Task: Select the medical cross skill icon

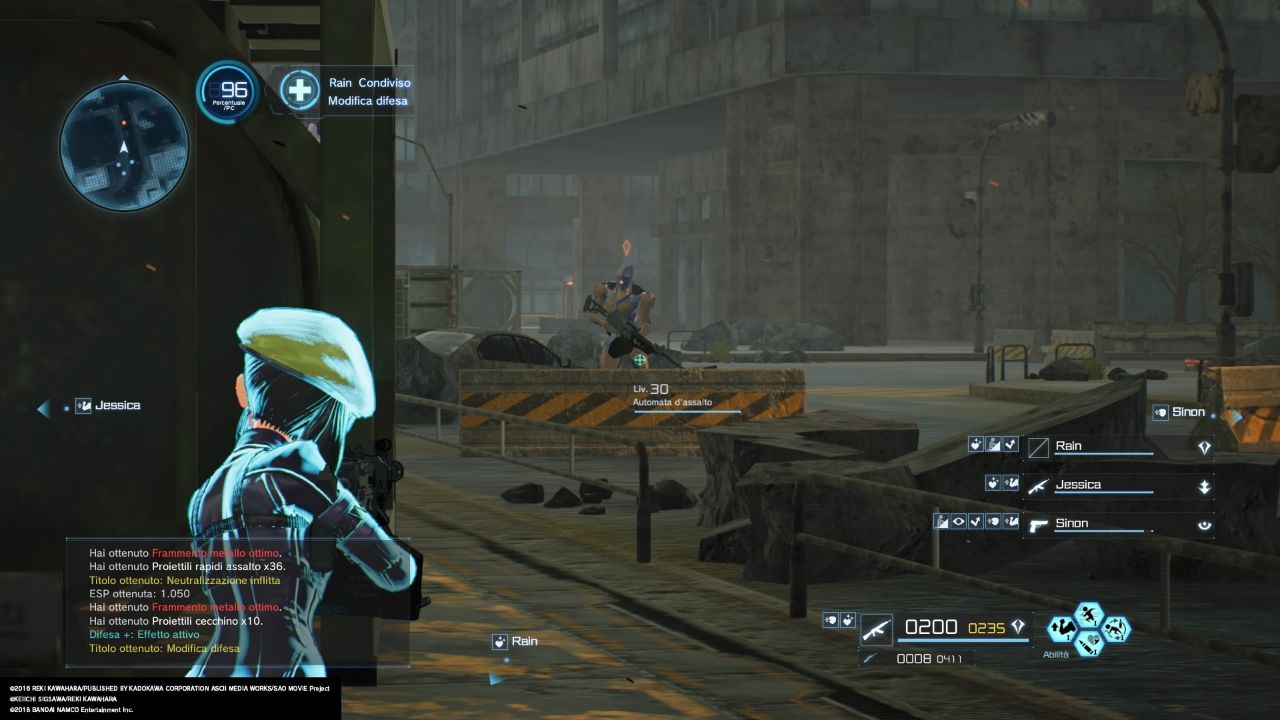Action: [299, 90]
